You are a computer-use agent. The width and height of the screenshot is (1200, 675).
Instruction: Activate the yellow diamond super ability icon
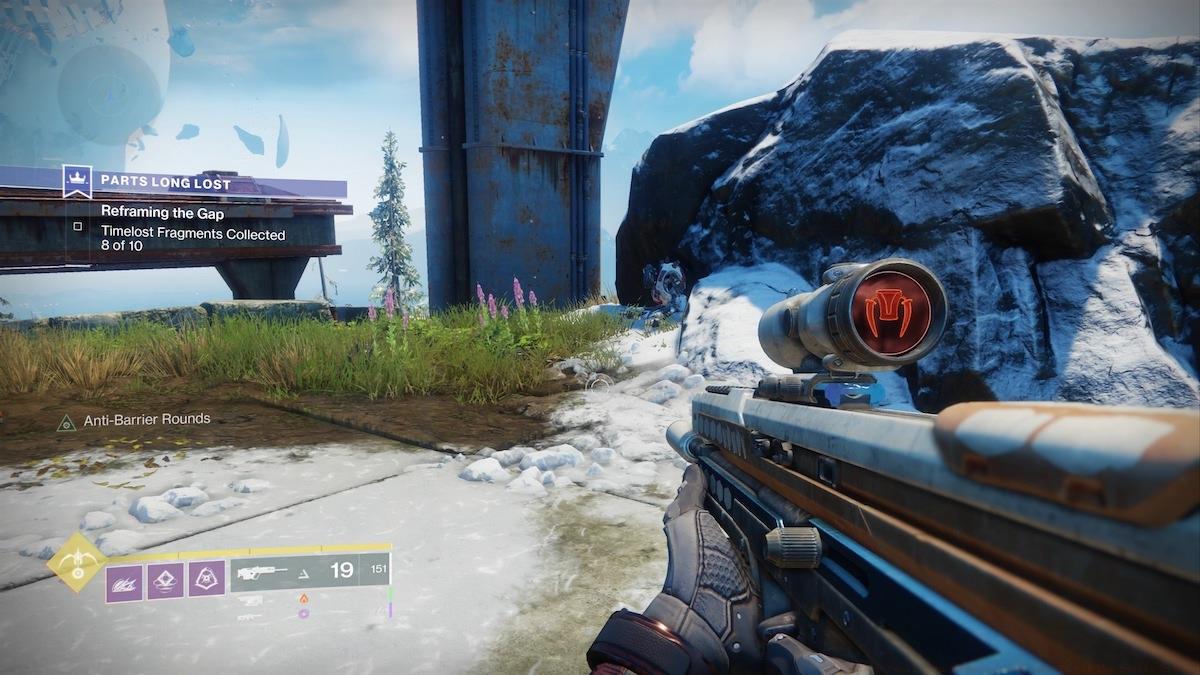pos(76,563)
